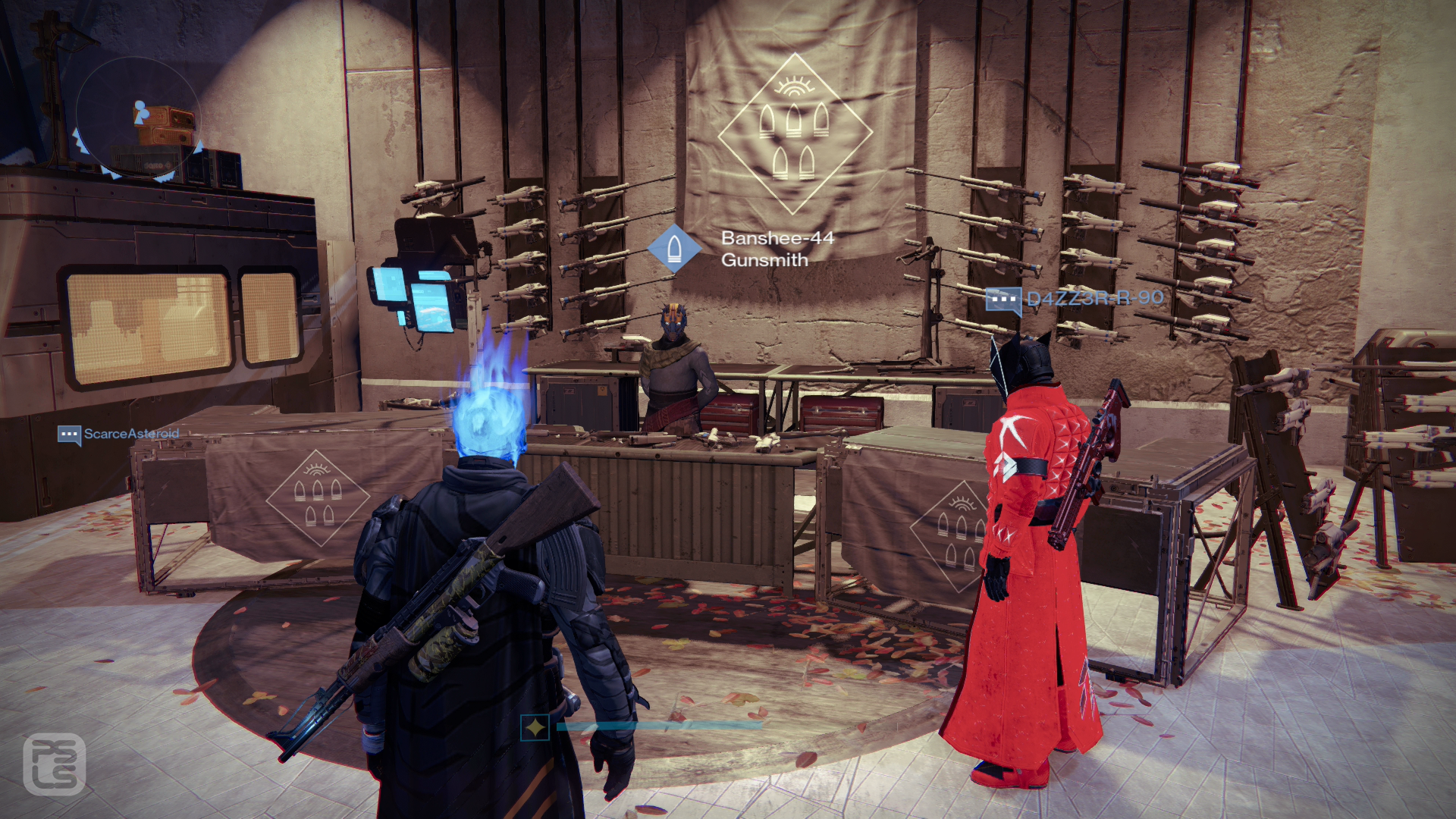Screen dimensions: 1456x819
Task: Click the ScarceAsteroid player nameplate
Action: point(119,435)
